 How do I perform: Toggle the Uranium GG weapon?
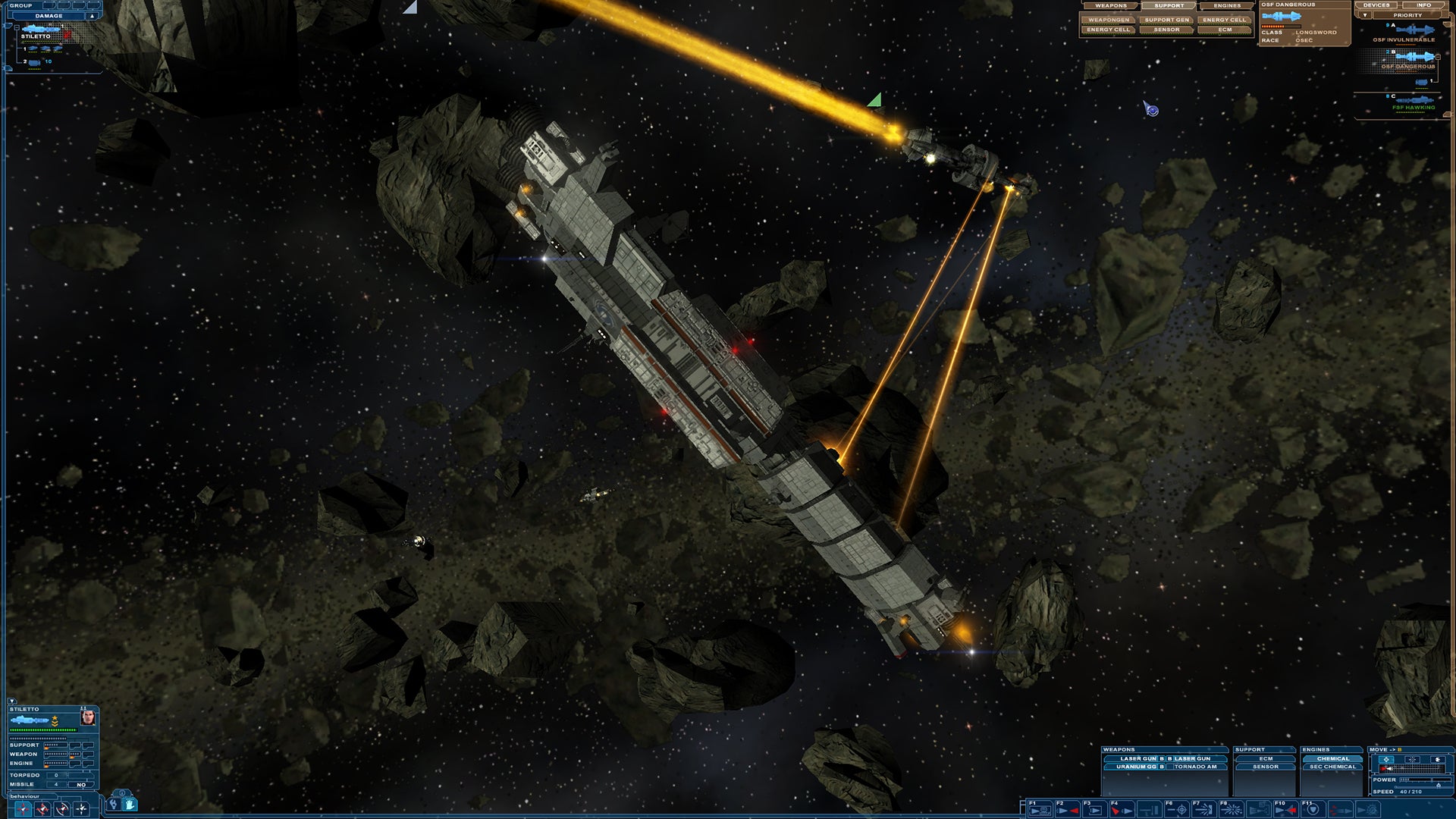click(x=1135, y=767)
